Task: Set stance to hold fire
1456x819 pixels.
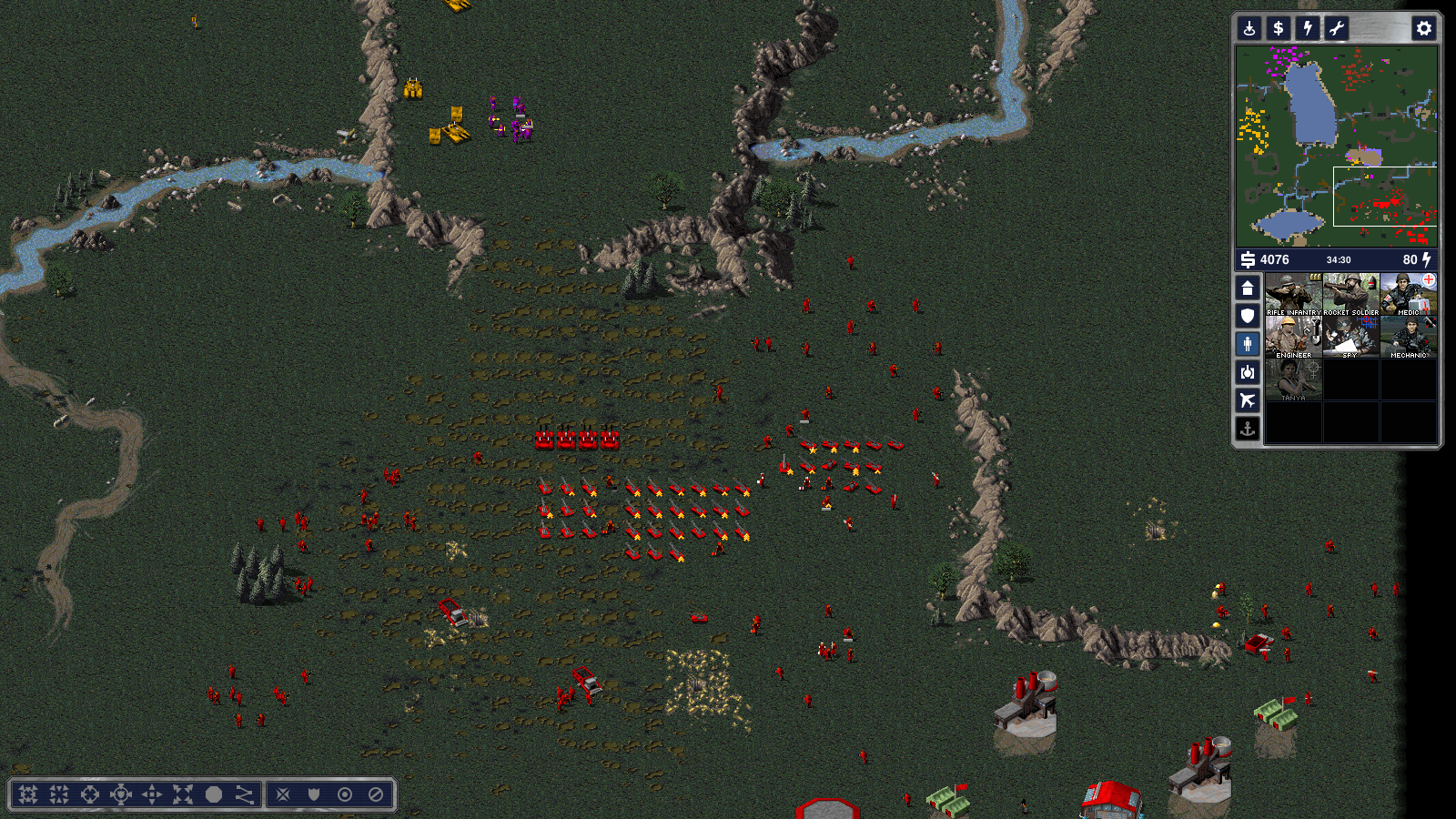Action: coord(376,794)
